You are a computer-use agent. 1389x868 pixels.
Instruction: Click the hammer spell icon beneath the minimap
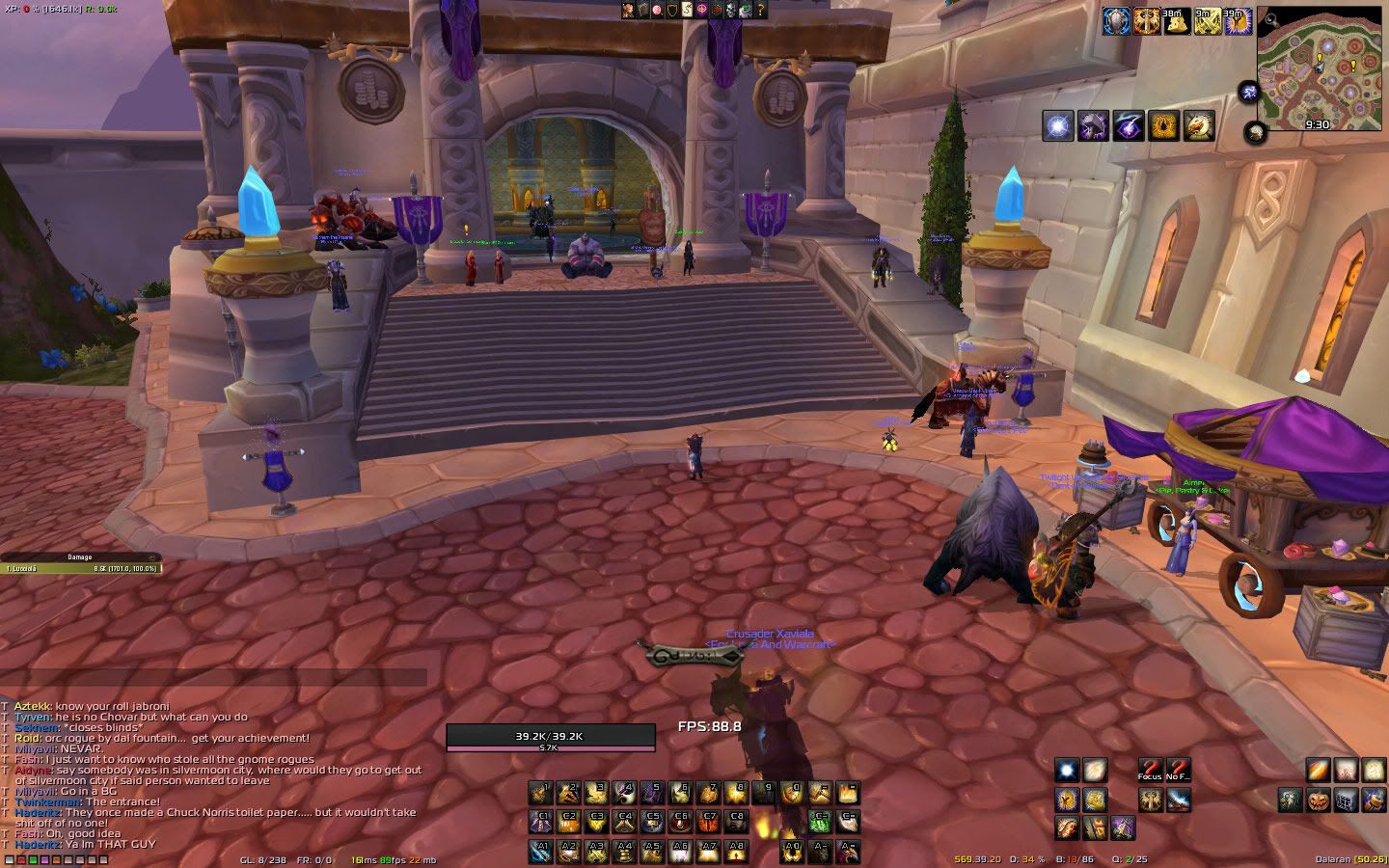coord(1093,126)
